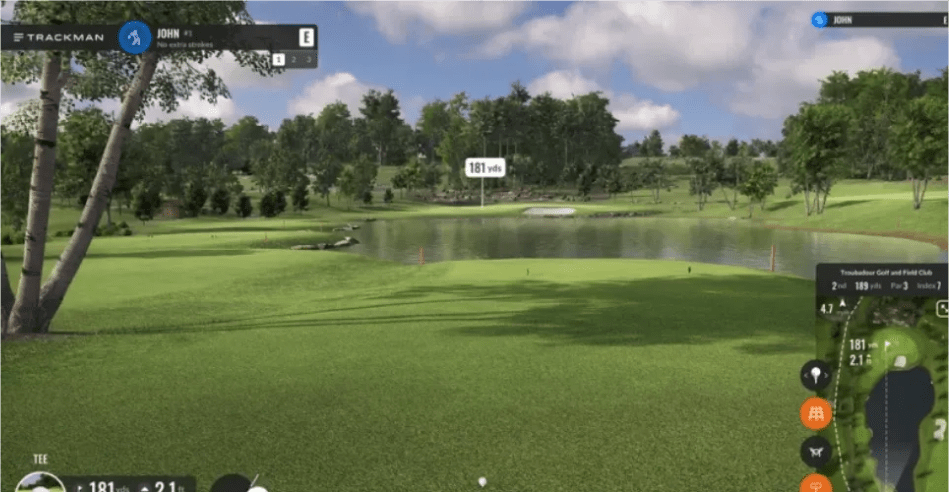The image size is (949, 492).
Task: Open John's scorecard from the E score box
Action: click(306, 38)
